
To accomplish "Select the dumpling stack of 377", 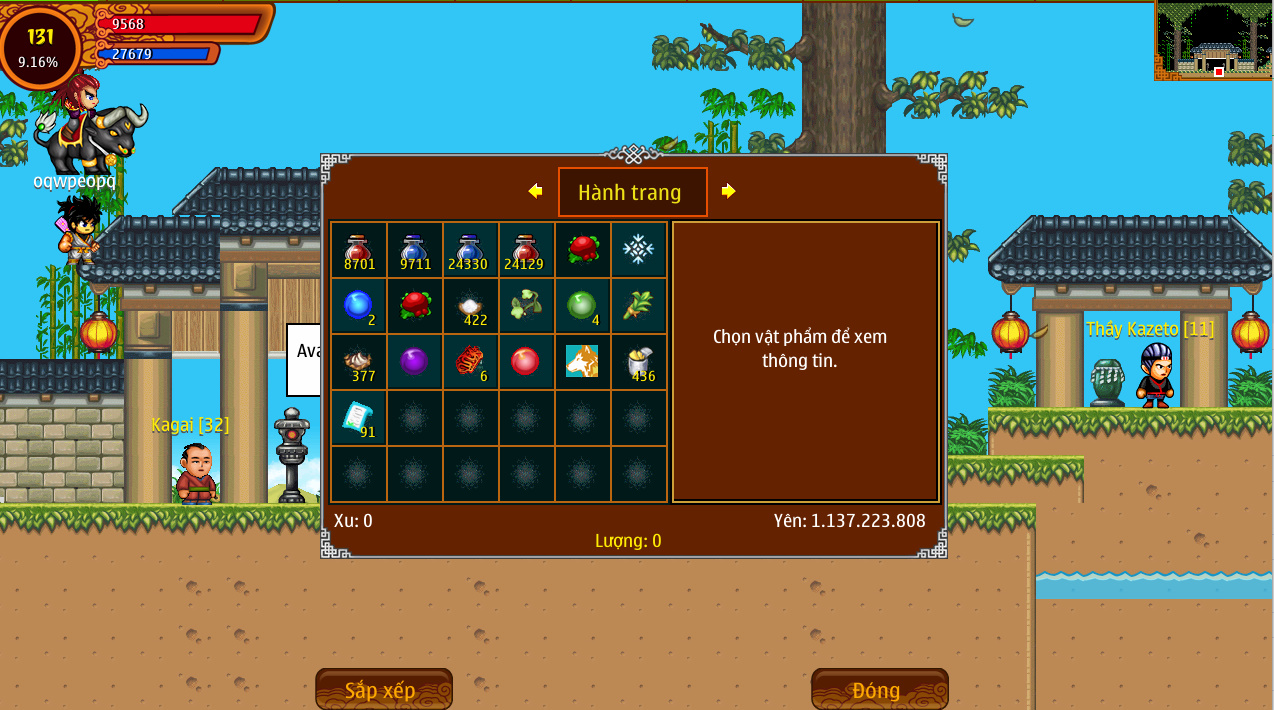I will 359,362.
